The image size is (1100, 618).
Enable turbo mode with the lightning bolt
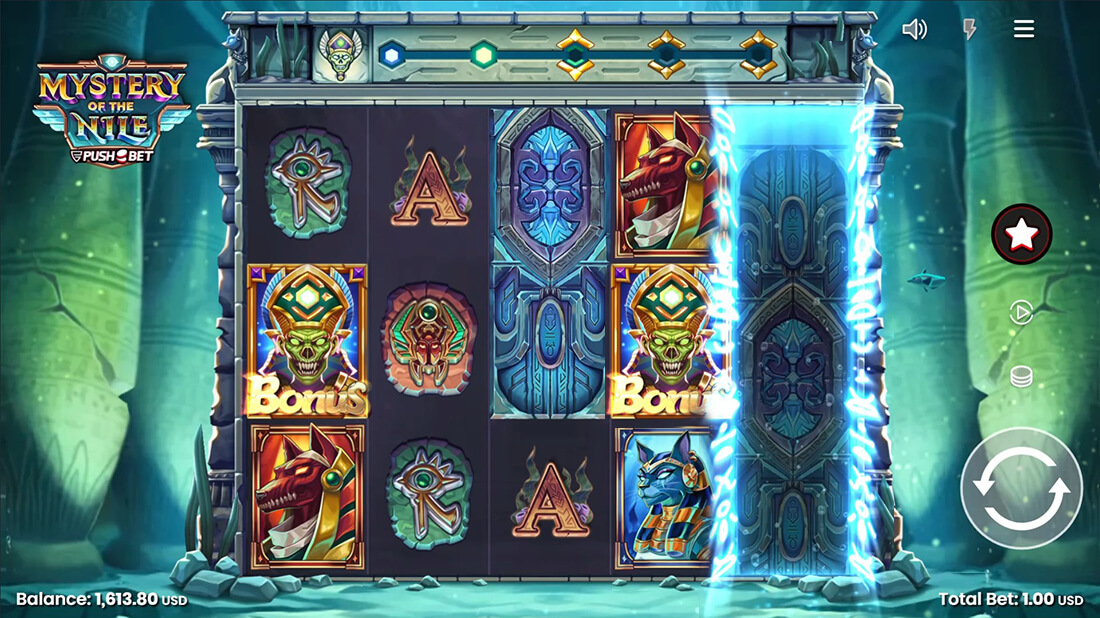969,29
